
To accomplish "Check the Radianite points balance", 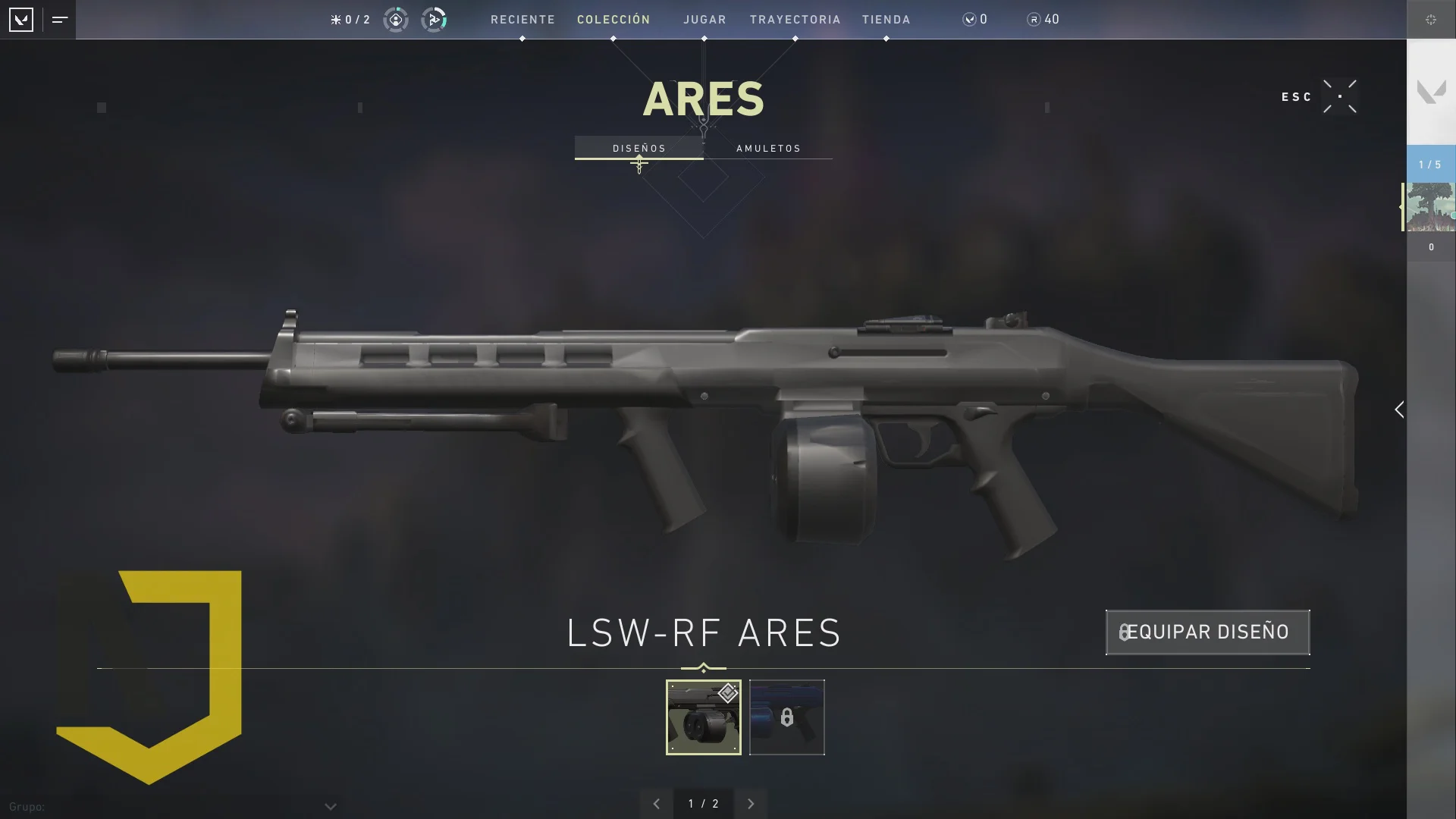I will point(1043,20).
